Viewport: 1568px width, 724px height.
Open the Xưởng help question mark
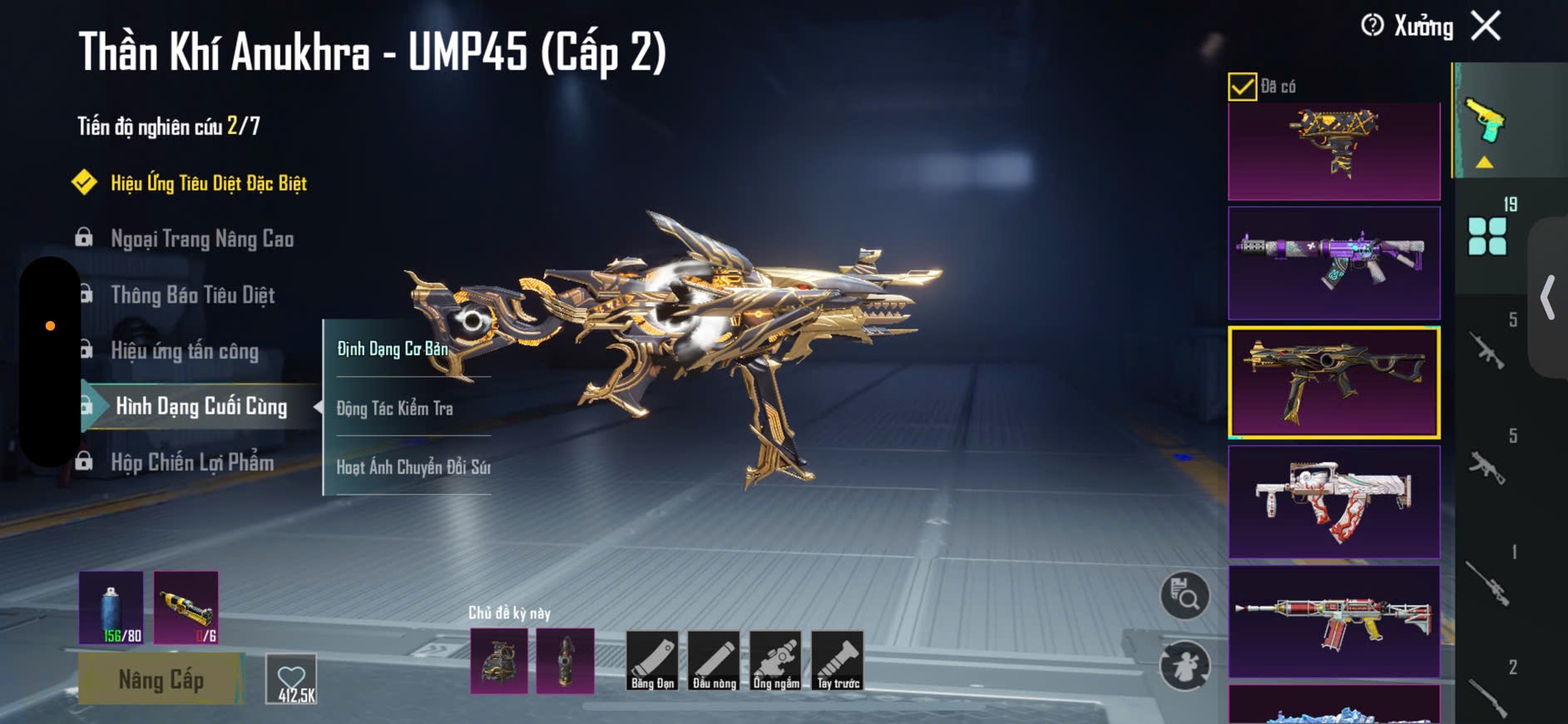(1372, 26)
